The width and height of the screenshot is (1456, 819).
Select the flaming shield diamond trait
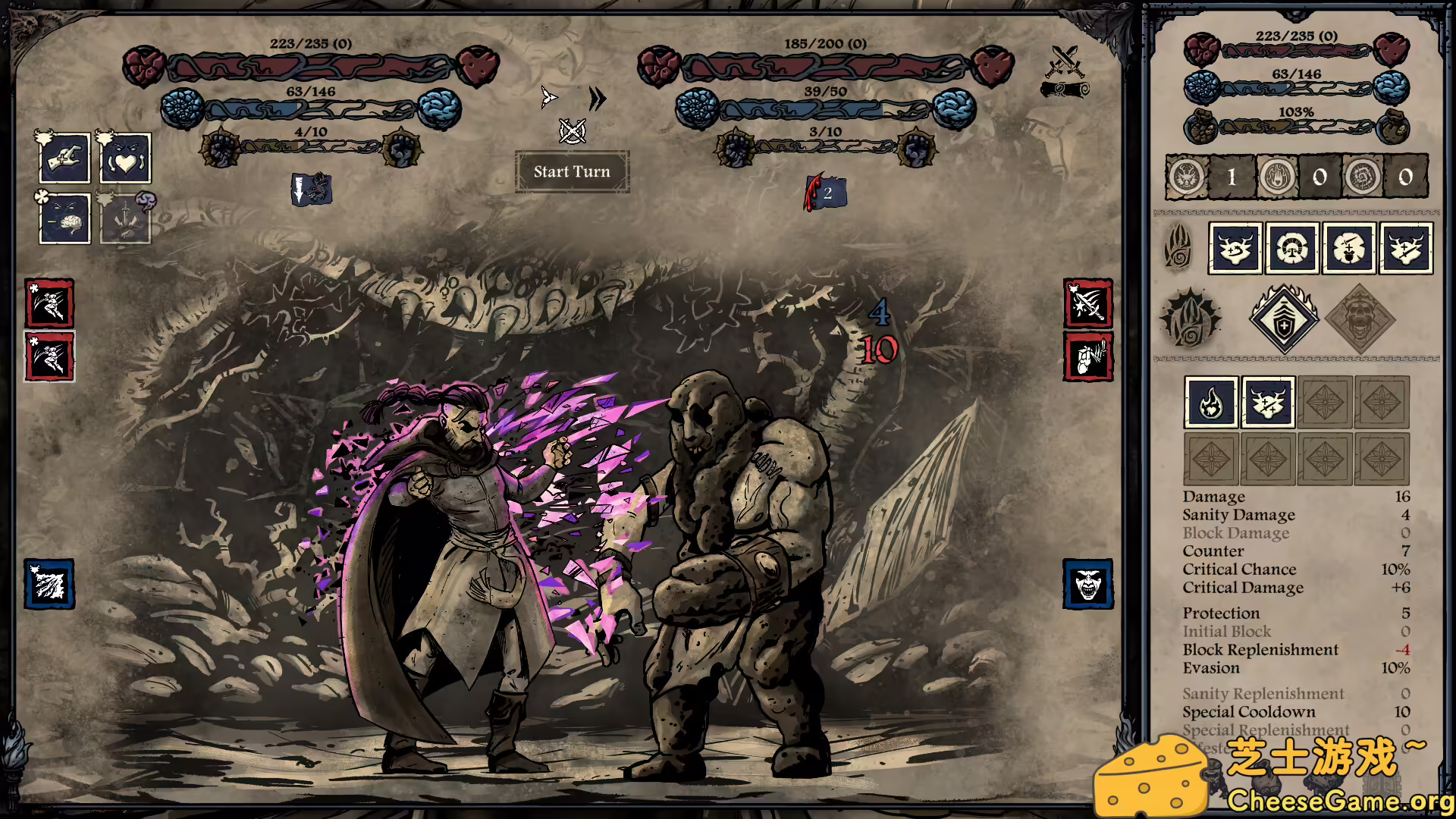[x=1283, y=319]
